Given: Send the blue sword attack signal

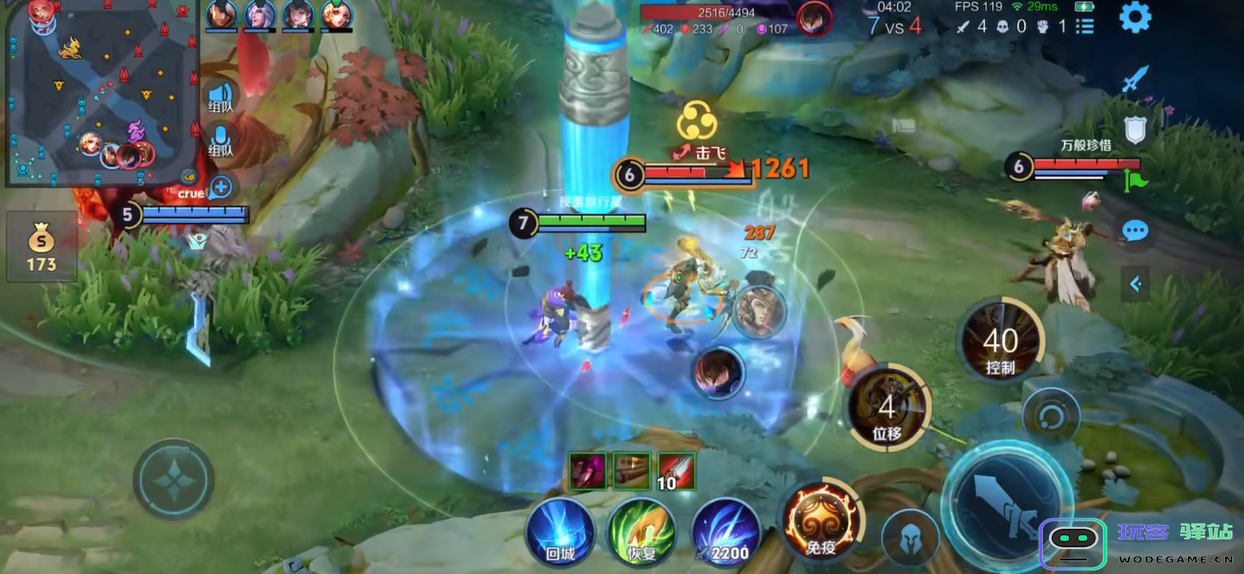Looking at the screenshot, I should (1135, 80).
